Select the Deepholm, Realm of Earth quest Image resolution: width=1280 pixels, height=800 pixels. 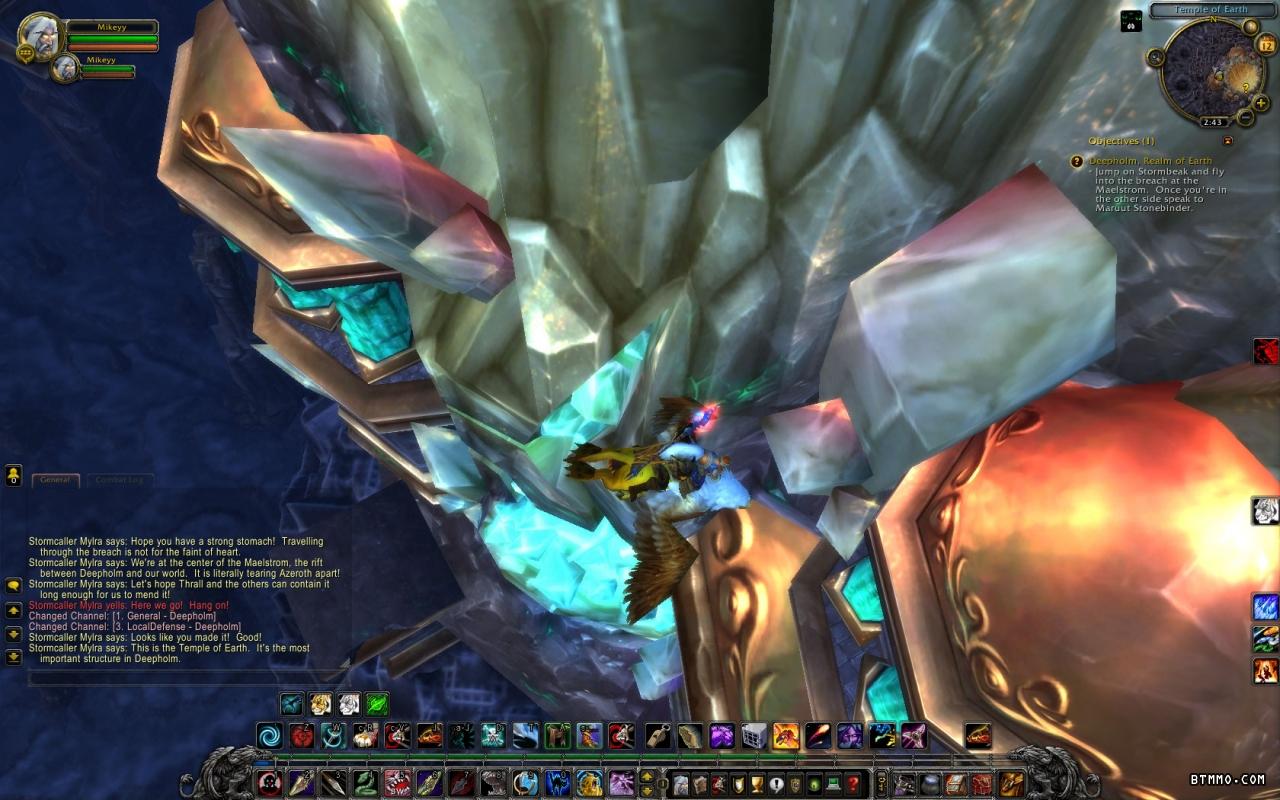tap(1136, 161)
